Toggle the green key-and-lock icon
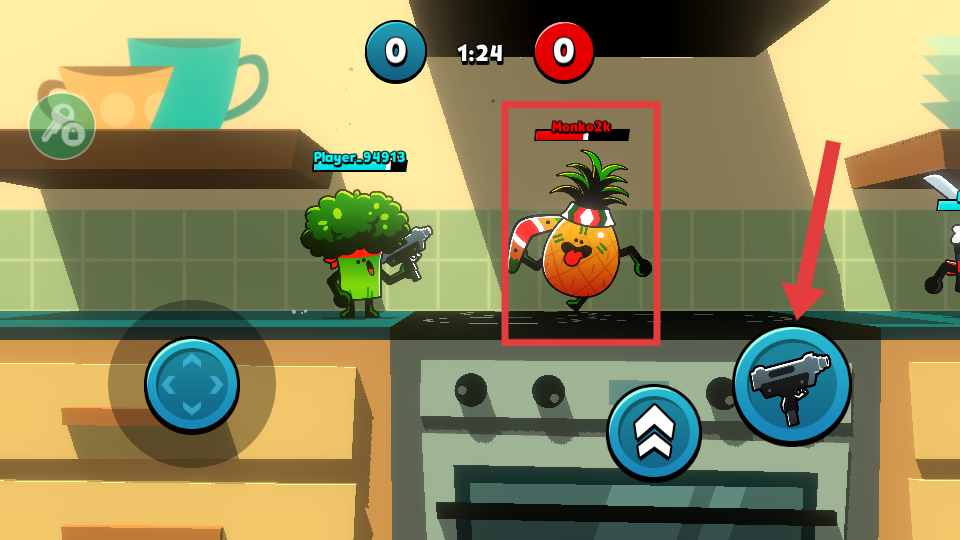The height and width of the screenshot is (540, 960). (x=62, y=126)
